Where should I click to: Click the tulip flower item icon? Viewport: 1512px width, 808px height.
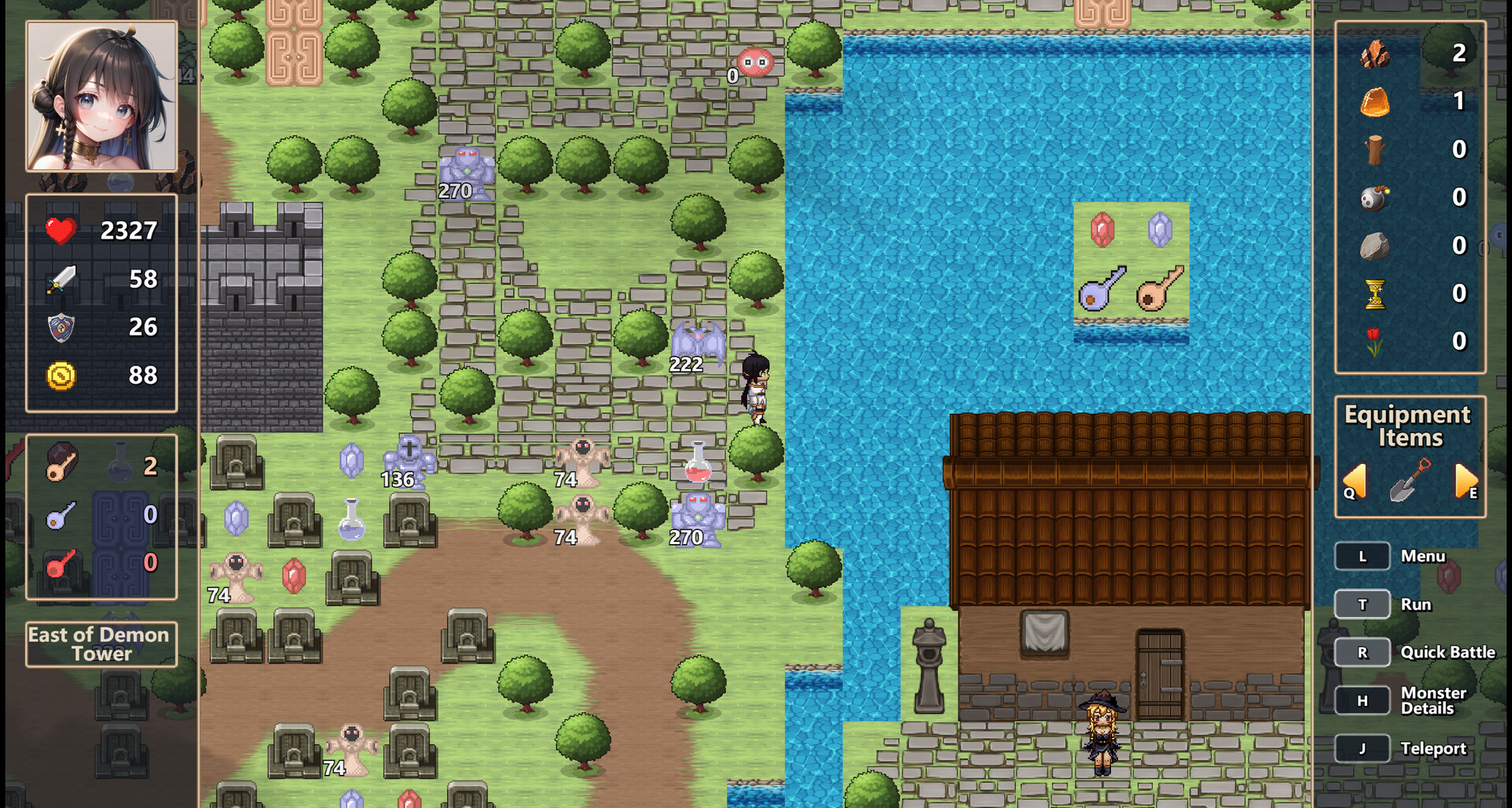coord(1373,342)
